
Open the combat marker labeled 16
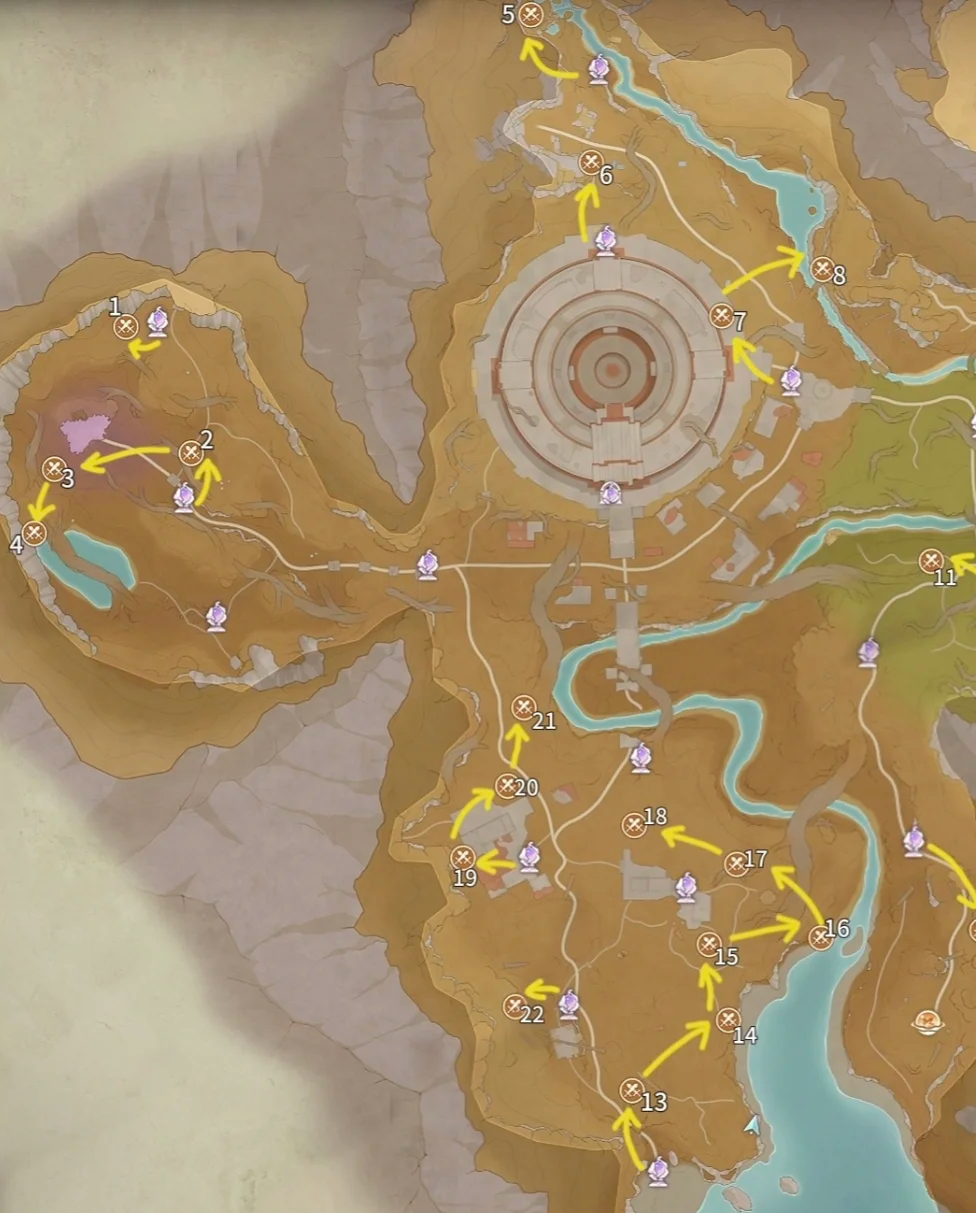pos(821,936)
